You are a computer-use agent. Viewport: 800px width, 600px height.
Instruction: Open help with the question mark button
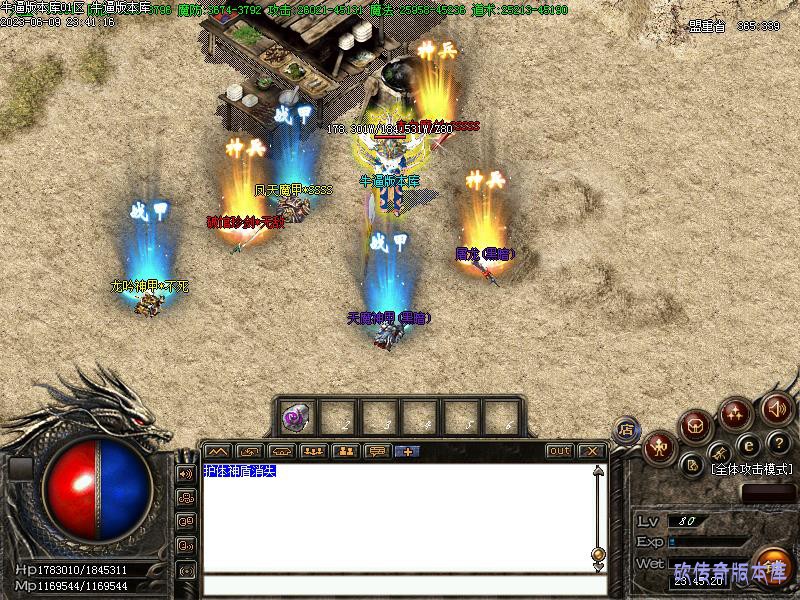779,442
